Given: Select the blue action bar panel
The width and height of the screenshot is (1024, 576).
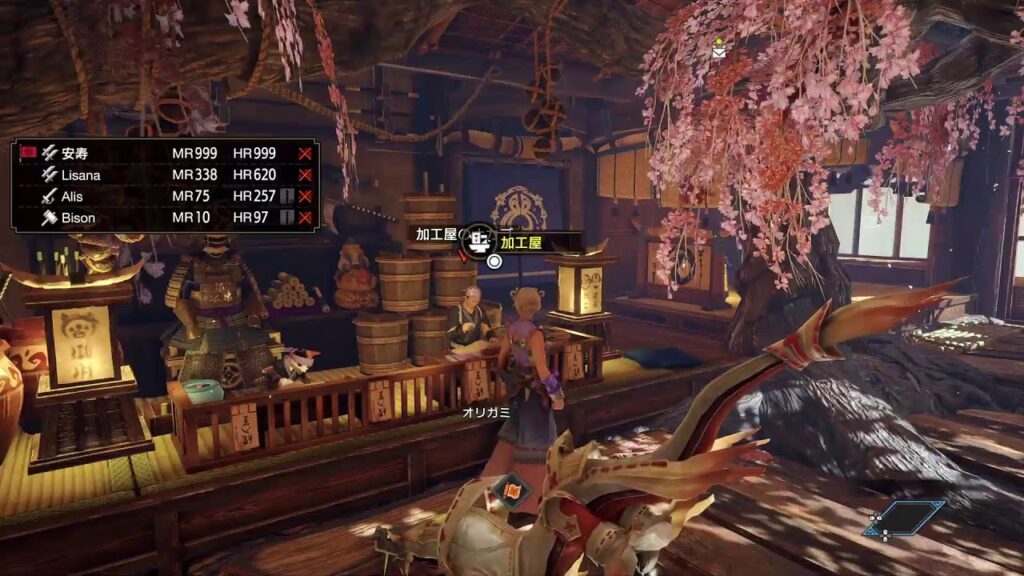Looking at the screenshot, I should point(905,520).
